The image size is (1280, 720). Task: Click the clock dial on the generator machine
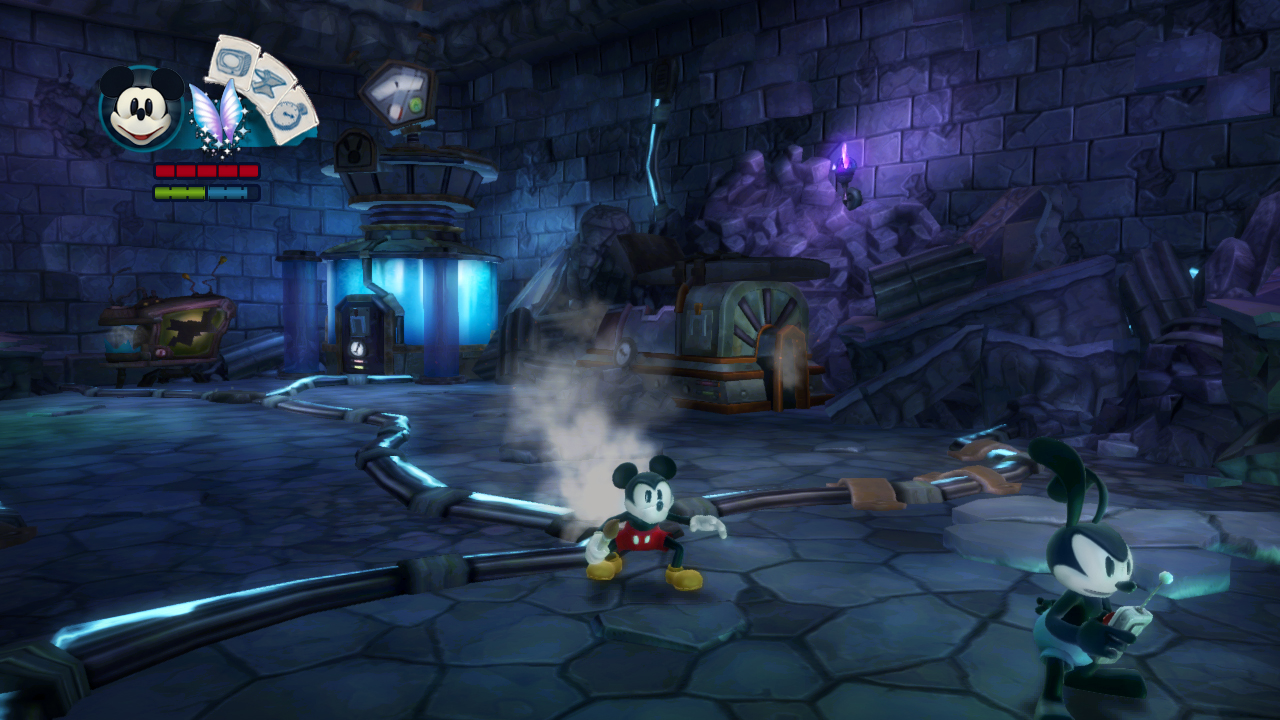(623, 352)
